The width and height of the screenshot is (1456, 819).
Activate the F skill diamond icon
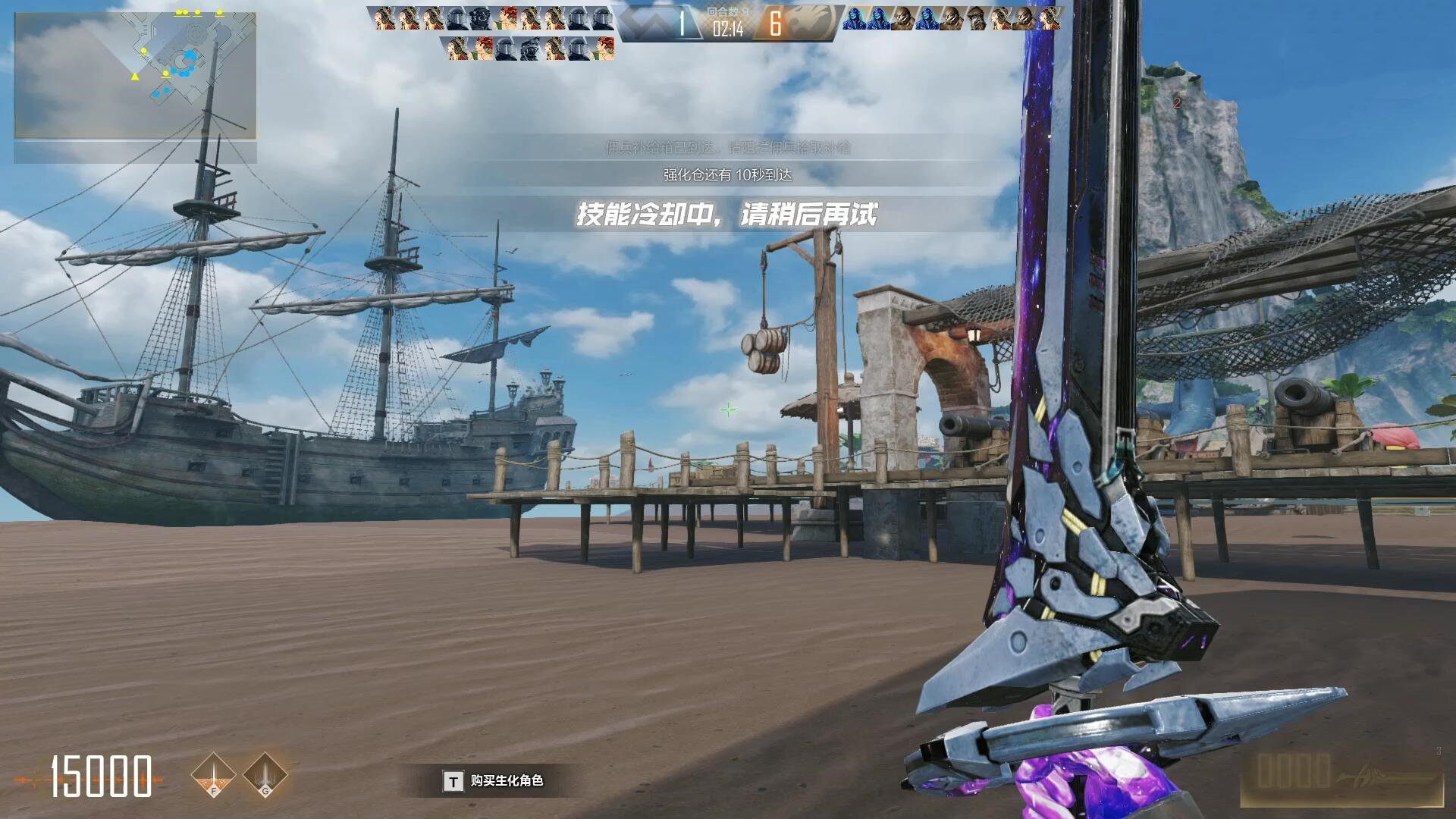214,776
